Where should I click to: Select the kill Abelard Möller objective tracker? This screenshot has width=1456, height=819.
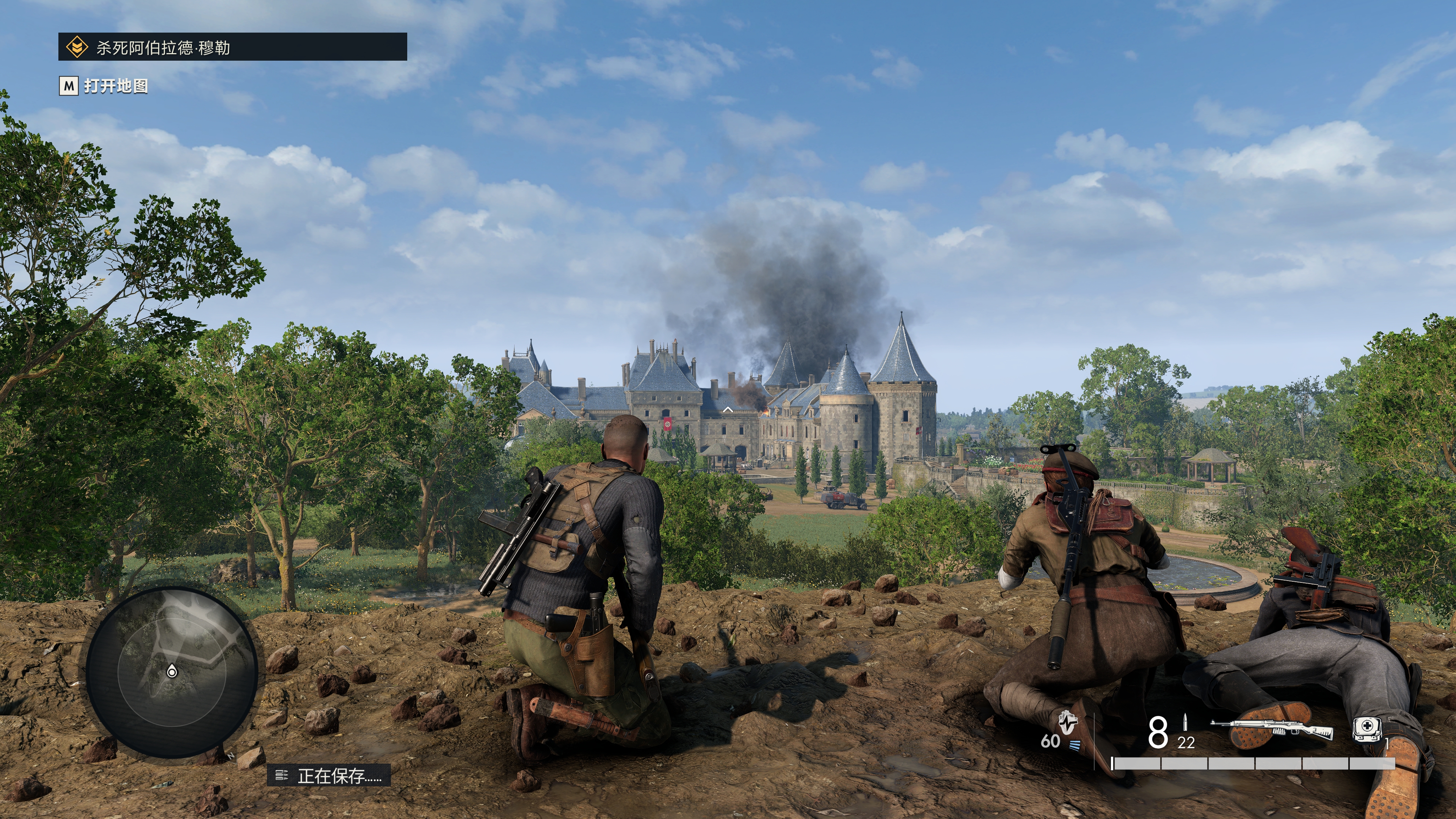point(232,47)
